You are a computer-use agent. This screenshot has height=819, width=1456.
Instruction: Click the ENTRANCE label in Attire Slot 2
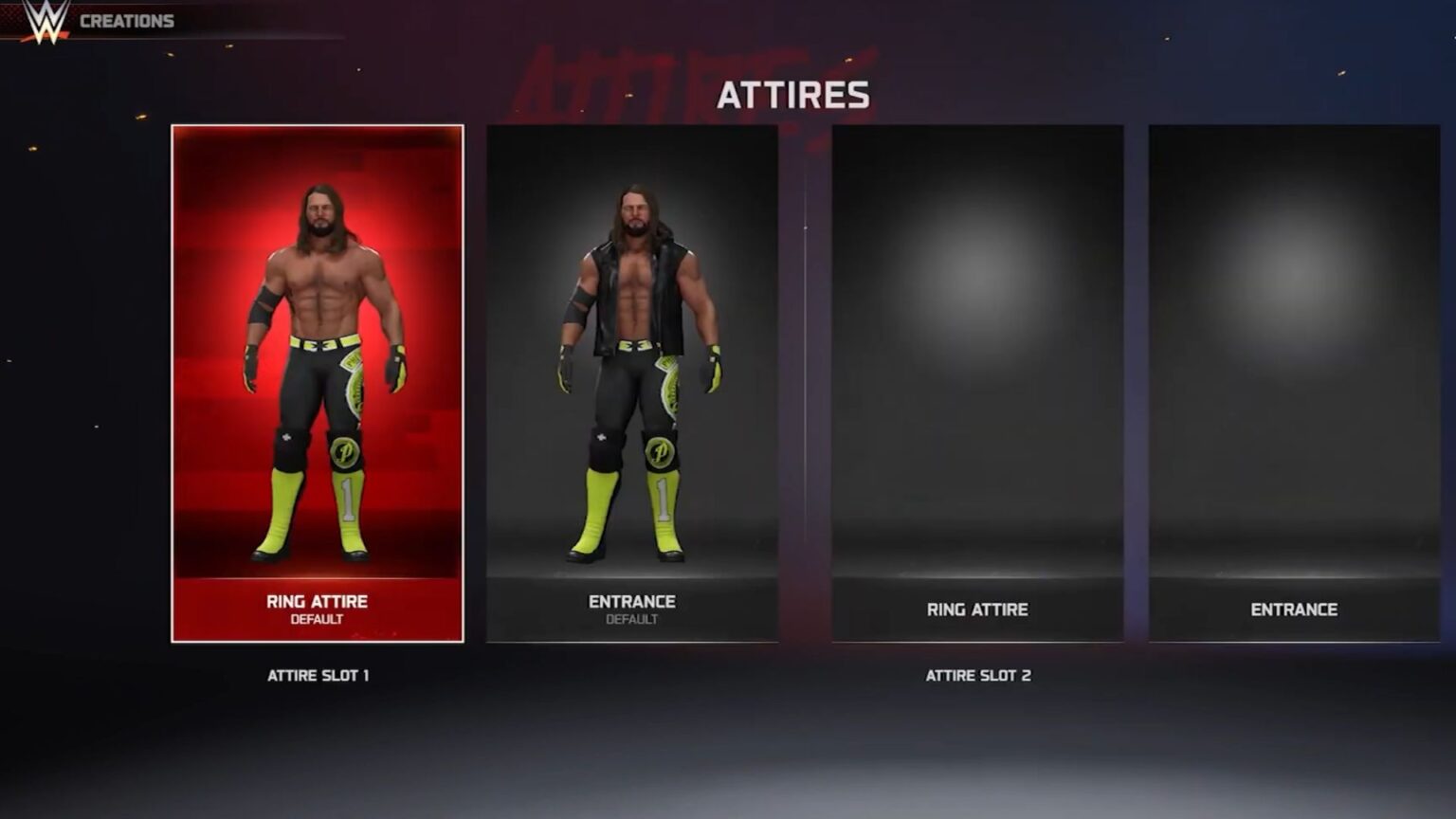pyautogui.click(x=1296, y=610)
